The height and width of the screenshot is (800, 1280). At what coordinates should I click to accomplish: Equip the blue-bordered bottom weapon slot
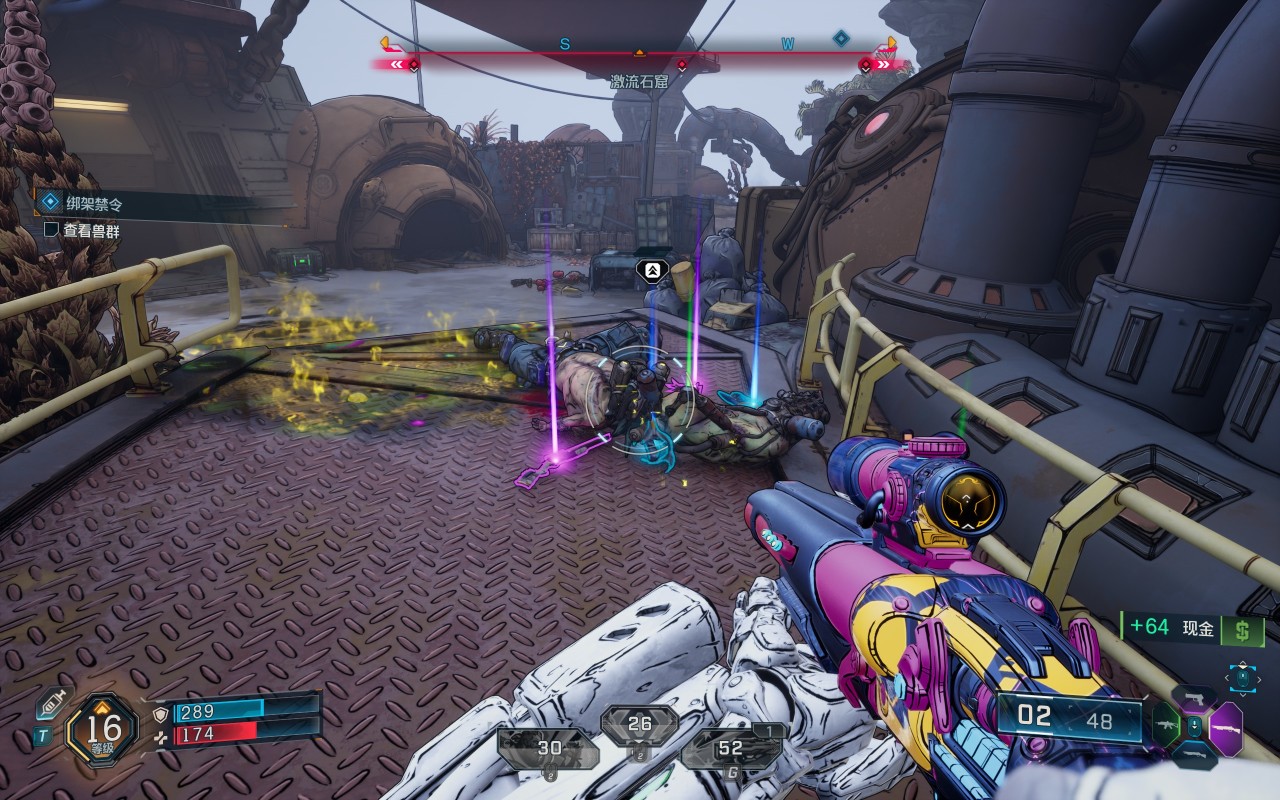point(1194,754)
